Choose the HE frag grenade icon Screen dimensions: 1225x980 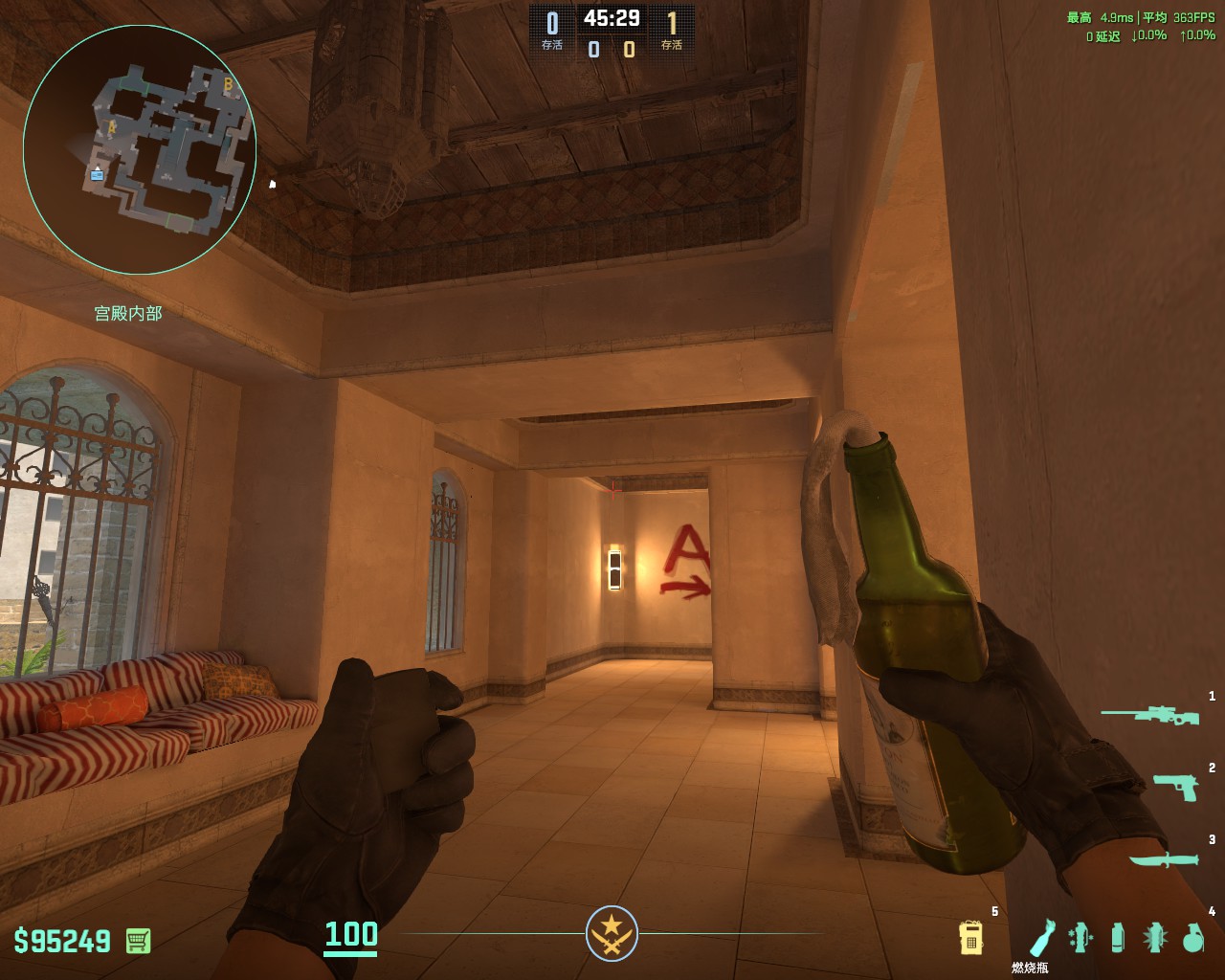click(1192, 937)
